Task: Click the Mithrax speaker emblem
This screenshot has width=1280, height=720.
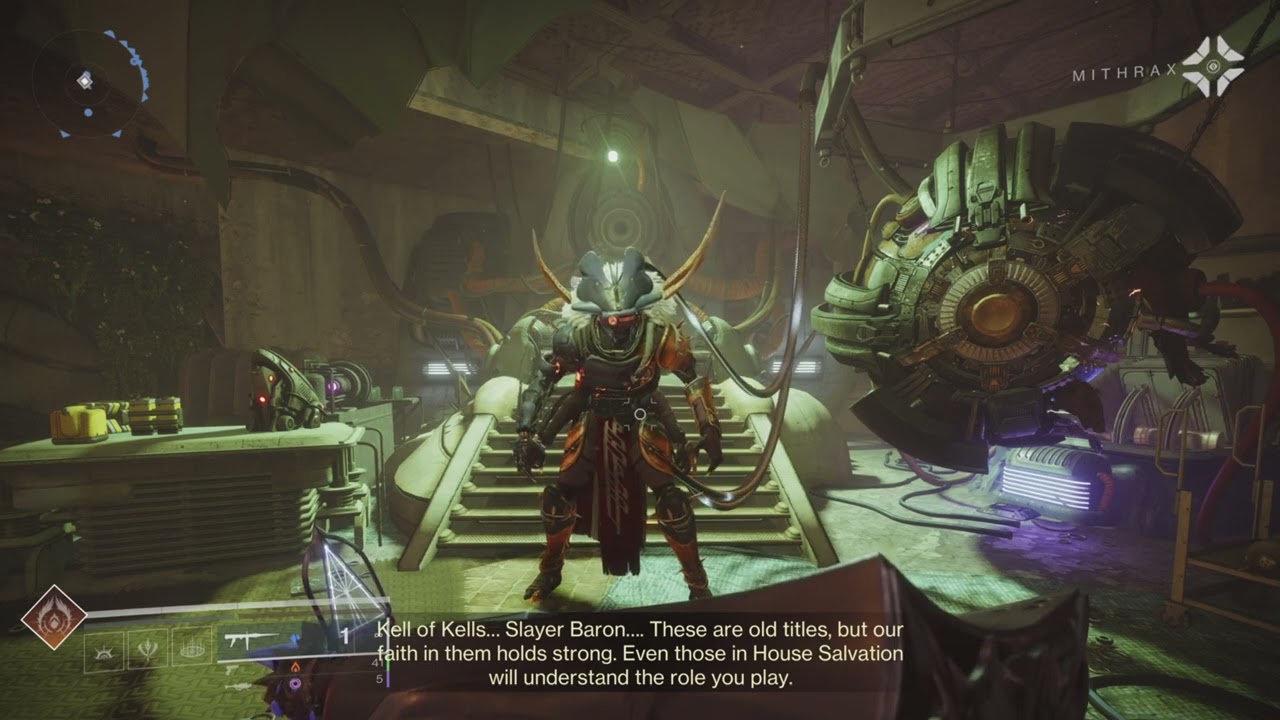Action: tap(1212, 67)
